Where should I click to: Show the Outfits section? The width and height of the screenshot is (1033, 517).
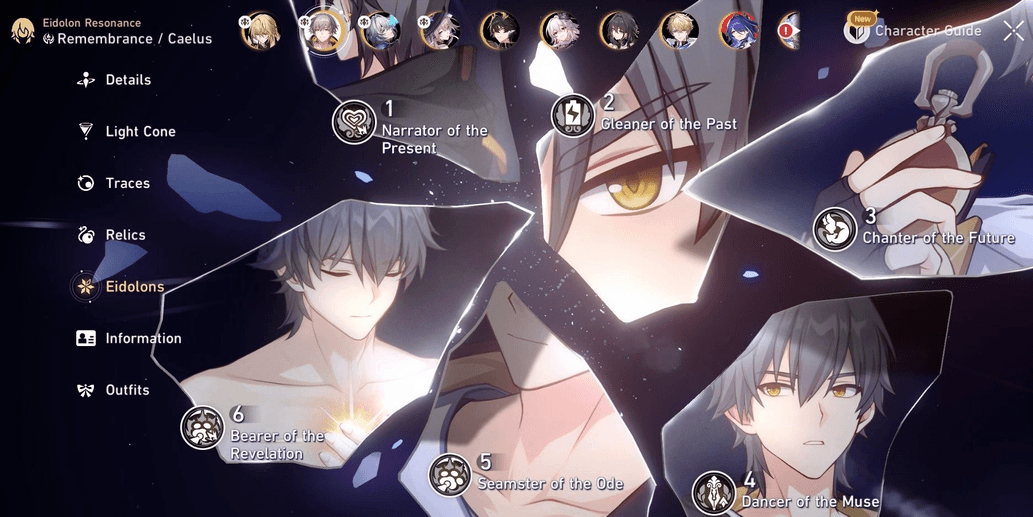[126, 390]
